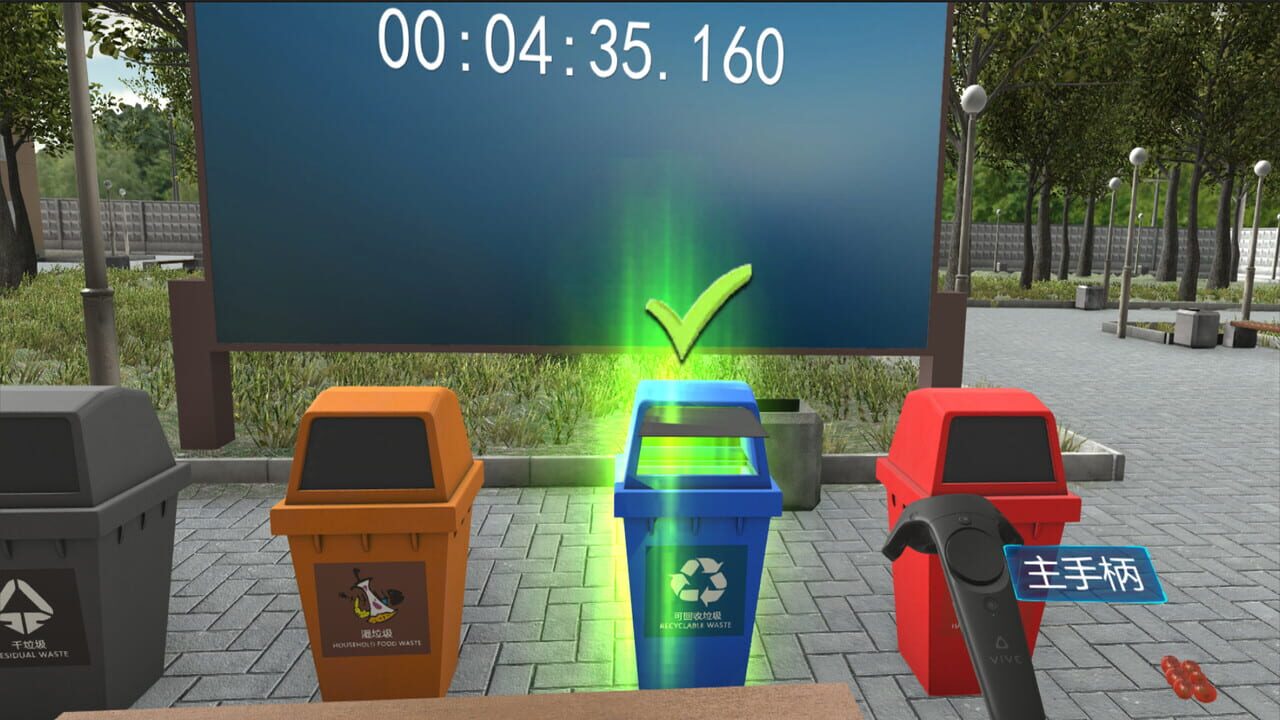Click the countdown timer on the billboard
This screenshot has width=1280, height=720.
[580, 45]
